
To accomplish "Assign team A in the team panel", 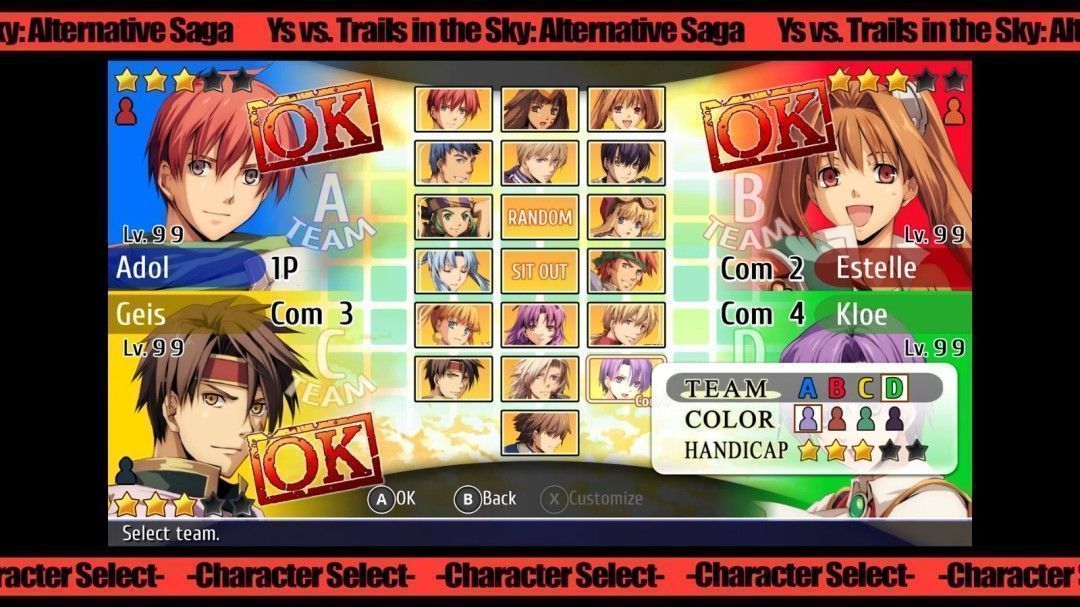I will coord(808,388).
